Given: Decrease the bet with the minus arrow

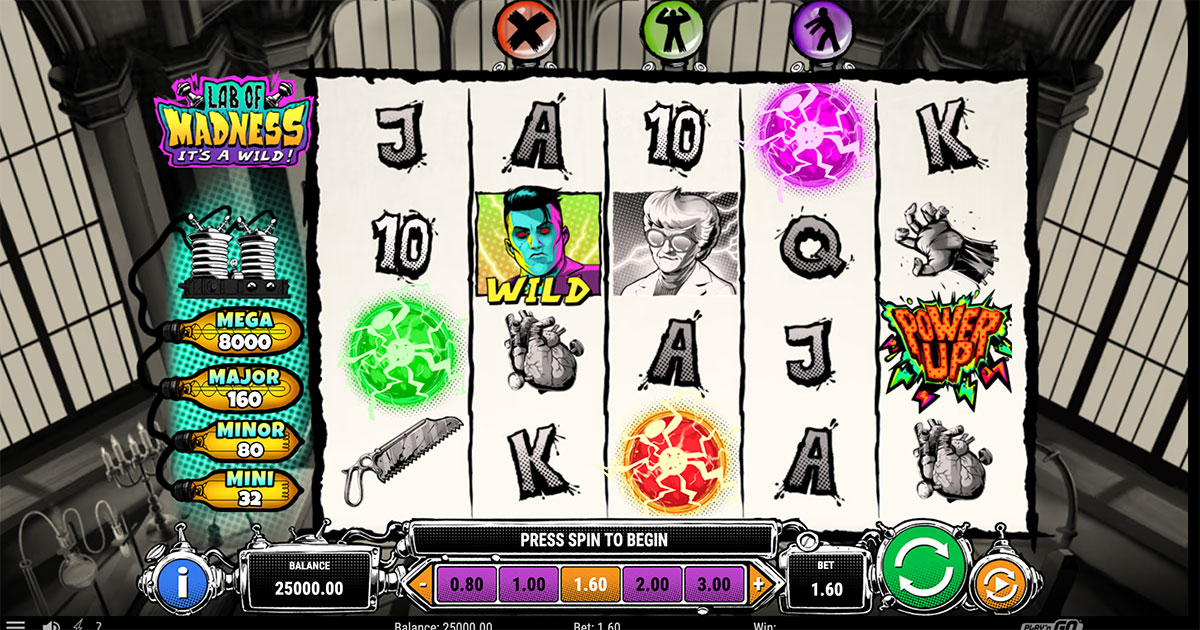Looking at the screenshot, I should (x=424, y=585).
